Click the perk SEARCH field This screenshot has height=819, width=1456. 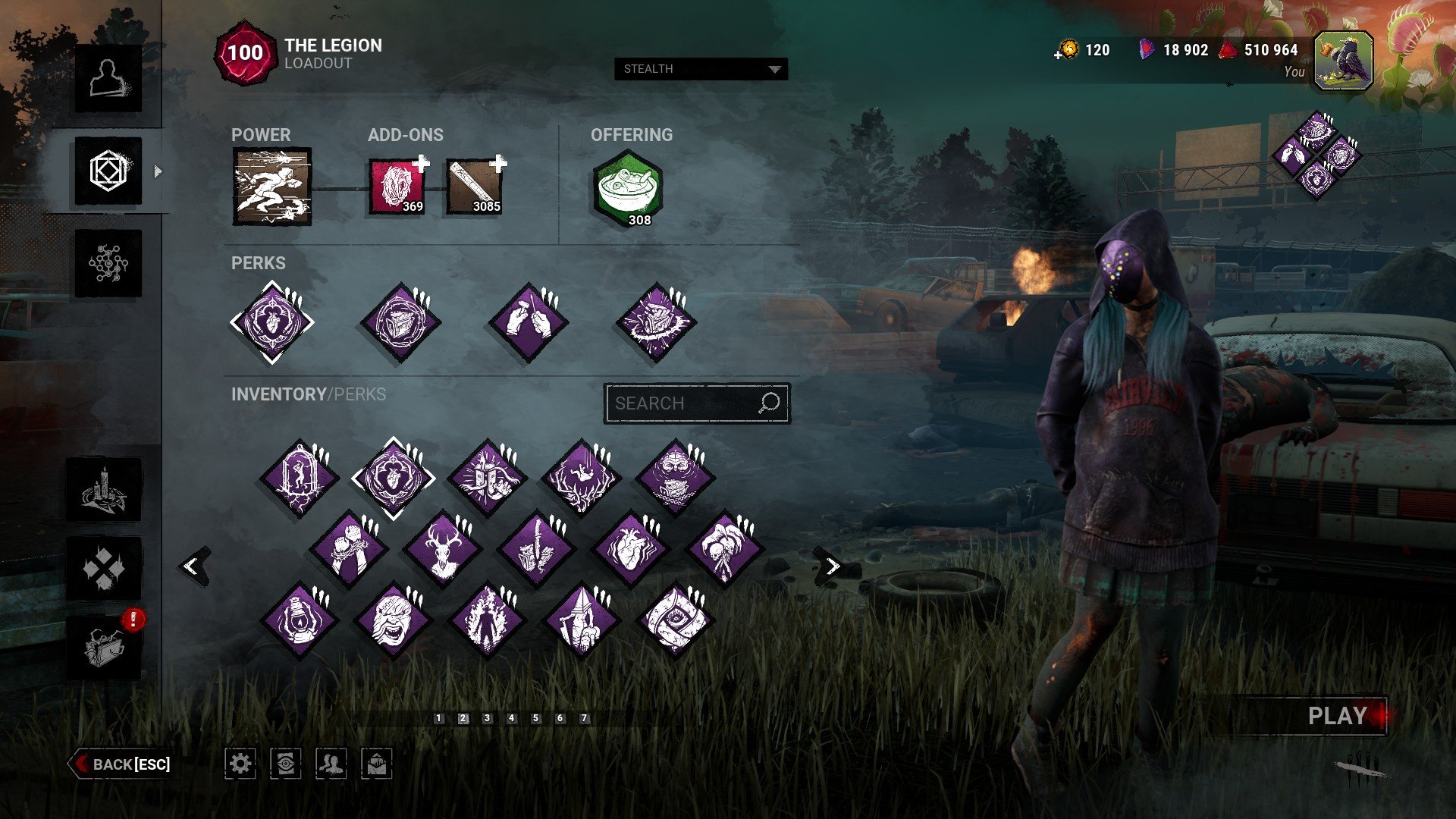pyautogui.click(x=682, y=403)
